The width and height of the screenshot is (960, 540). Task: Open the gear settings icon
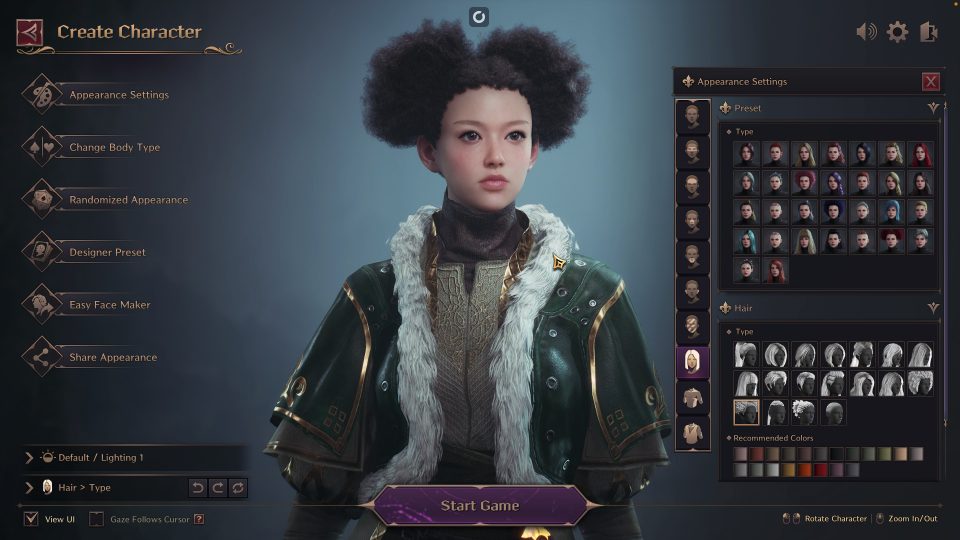coord(897,32)
